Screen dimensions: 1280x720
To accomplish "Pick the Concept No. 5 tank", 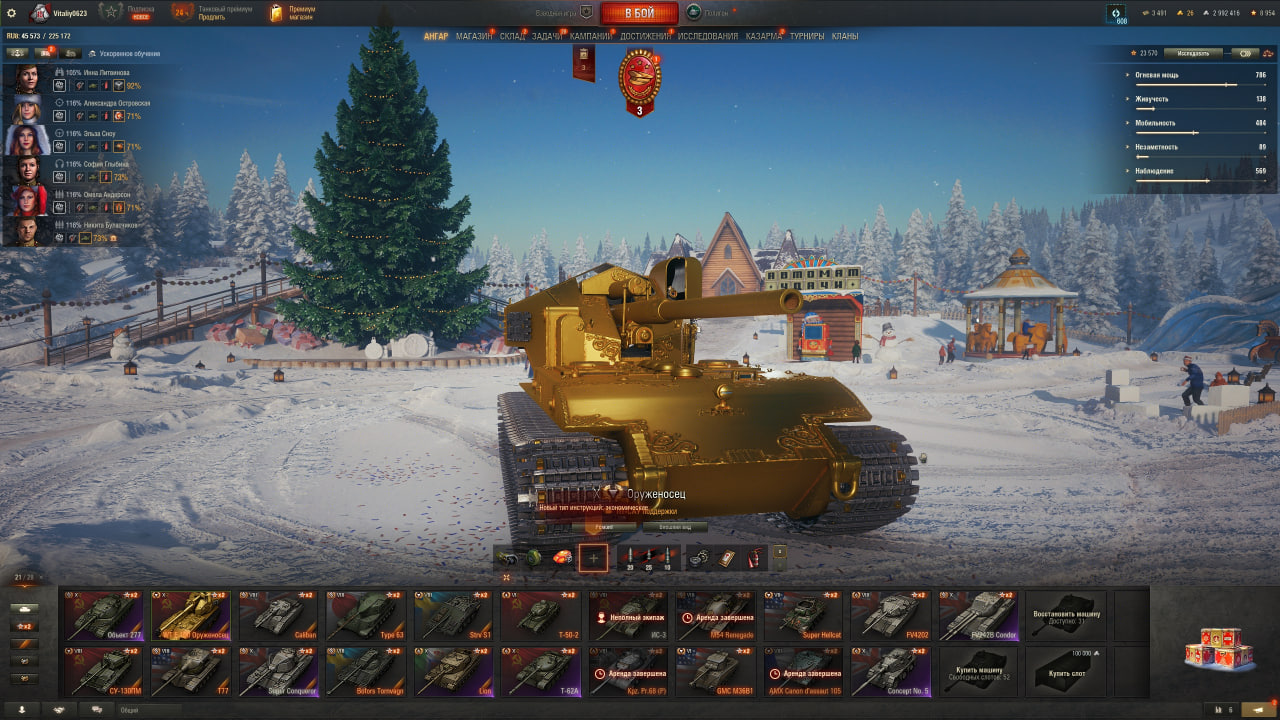I will (x=891, y=671).
